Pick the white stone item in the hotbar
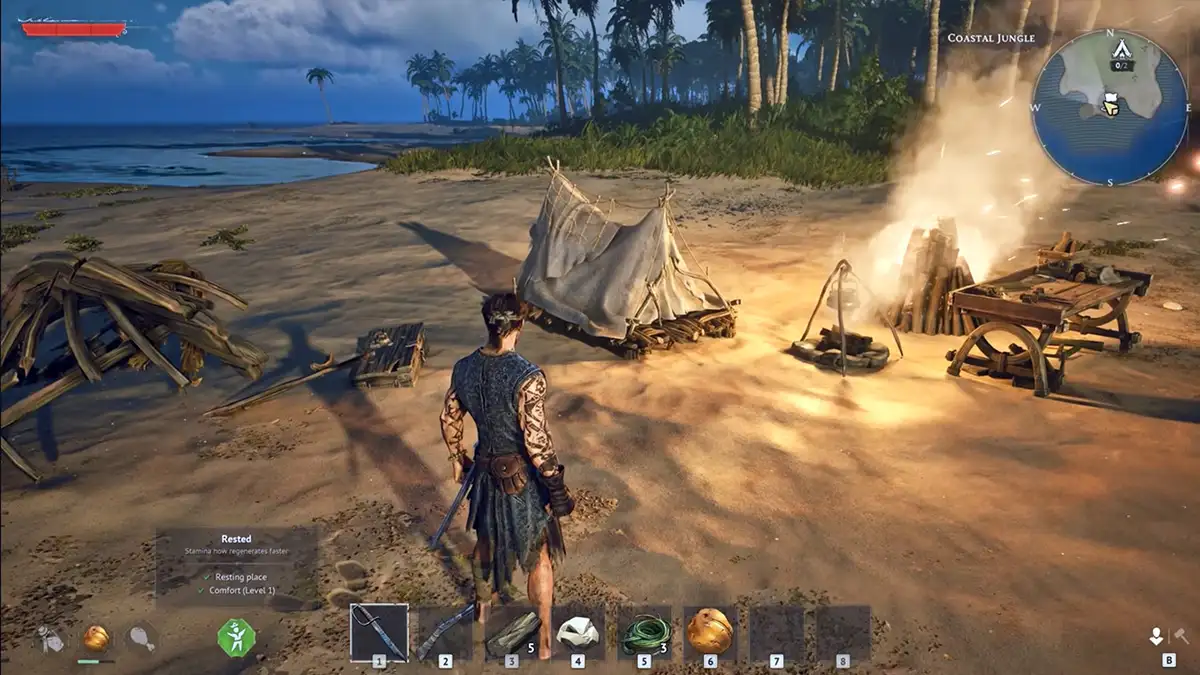 578,632
